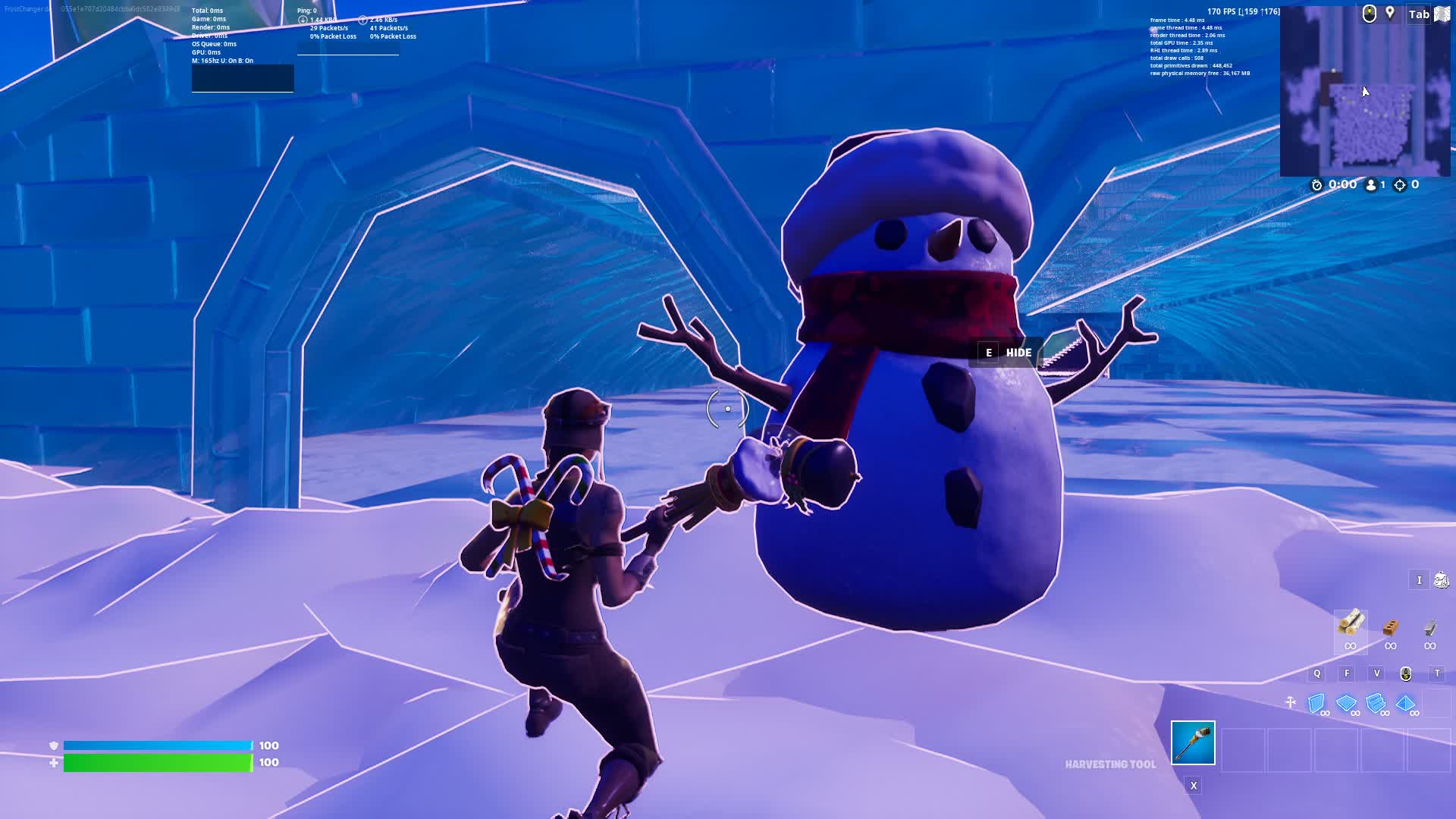Click the stopwatch timer icon below the minimap
Image resolution: width=1456 pixels, height=819 pixels.
pos(1316,184)
